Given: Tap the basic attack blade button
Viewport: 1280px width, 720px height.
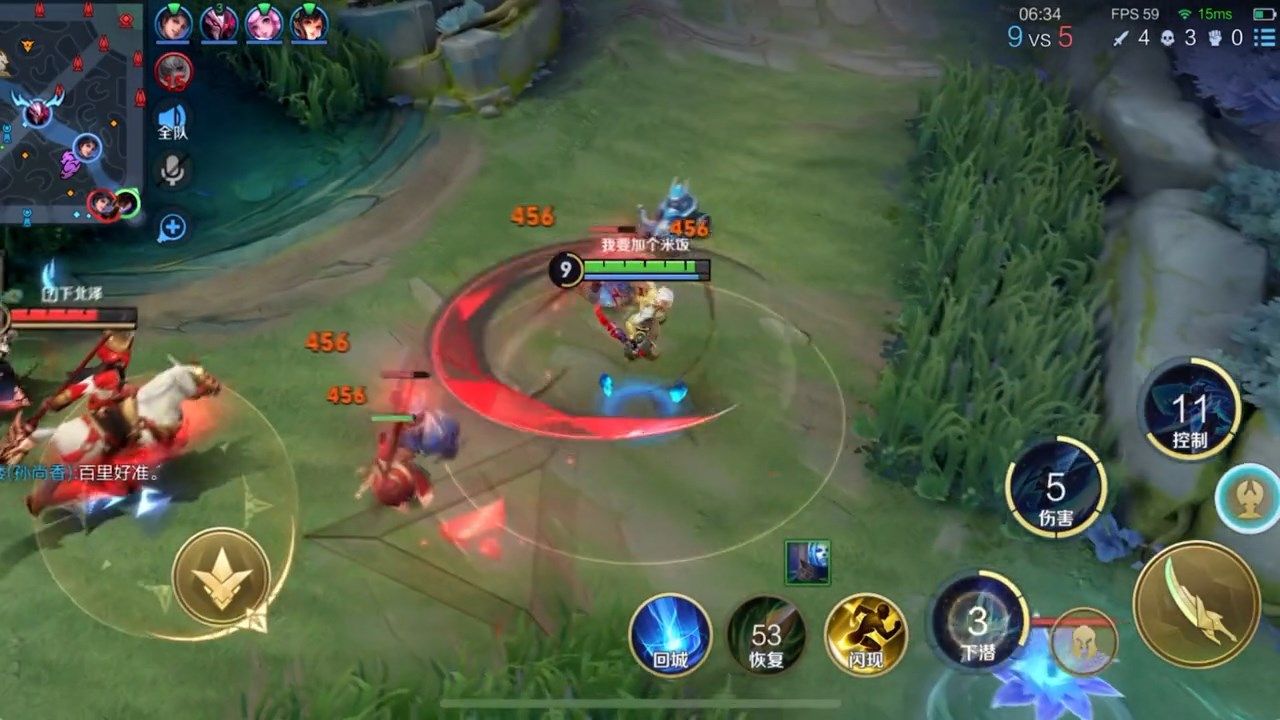Looking at the screenshot, I should click(1196, 604).
